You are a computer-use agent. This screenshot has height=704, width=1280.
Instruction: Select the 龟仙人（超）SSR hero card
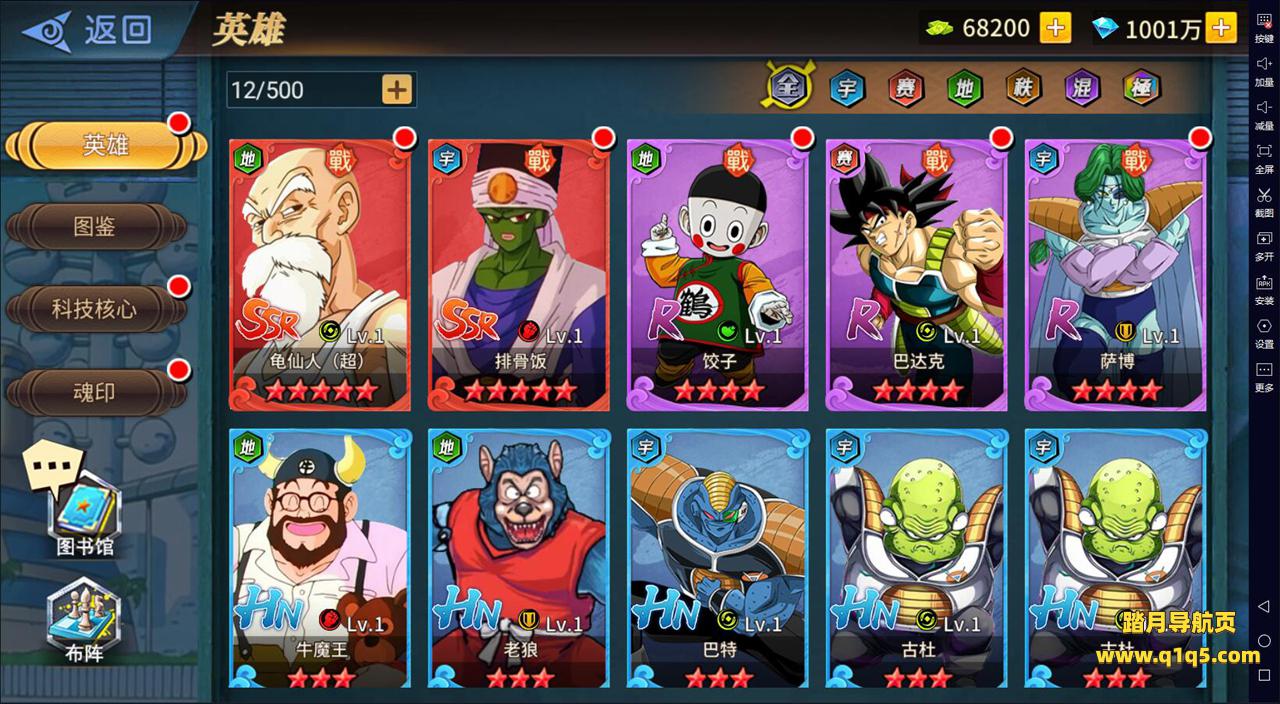pyautogui.click(x=320, y=275)
